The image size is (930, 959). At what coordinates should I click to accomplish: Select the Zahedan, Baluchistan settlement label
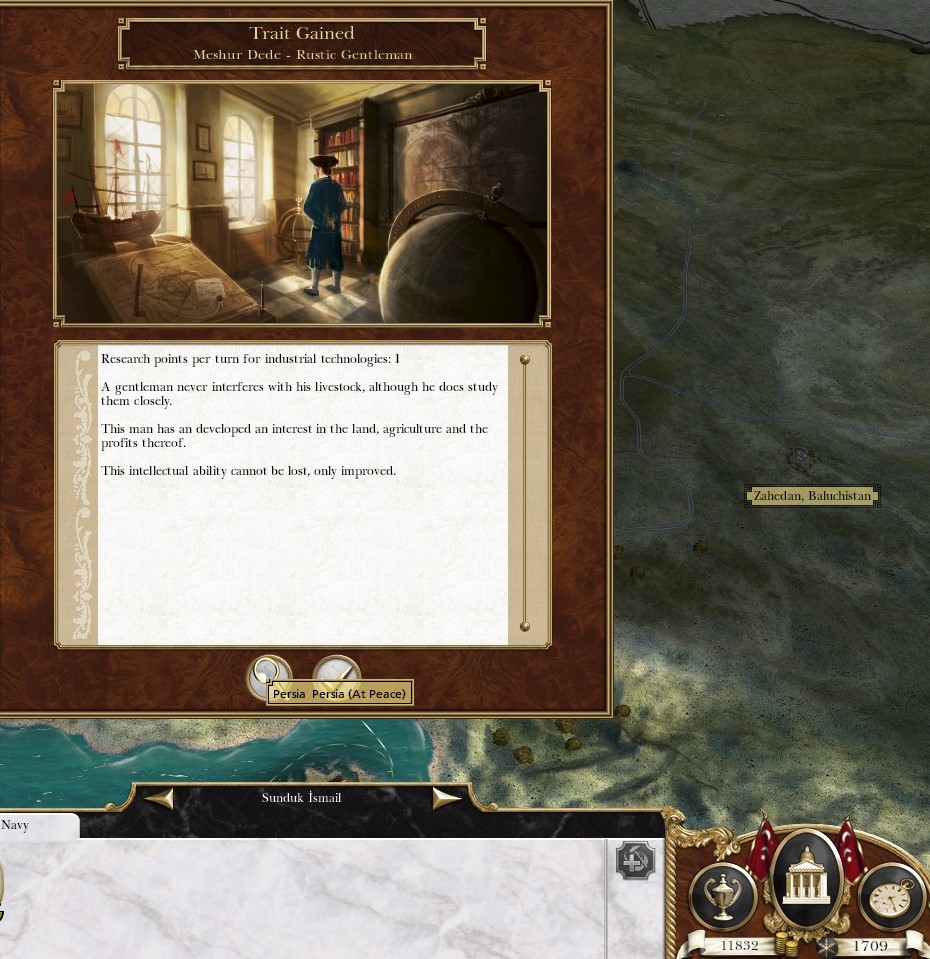pos(812,496)
